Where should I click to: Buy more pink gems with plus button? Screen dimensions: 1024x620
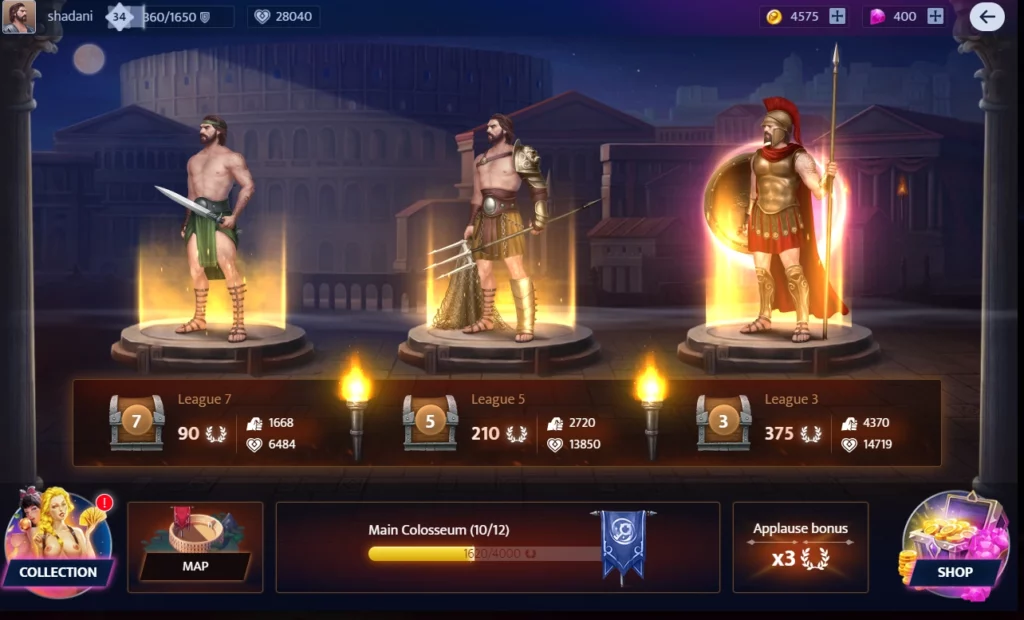[935, 16]
